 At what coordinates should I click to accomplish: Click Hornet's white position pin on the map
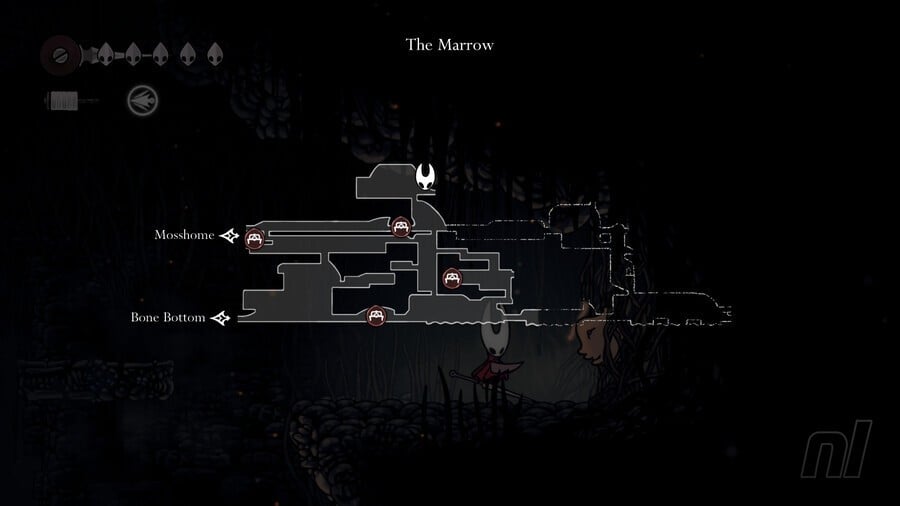428,178
